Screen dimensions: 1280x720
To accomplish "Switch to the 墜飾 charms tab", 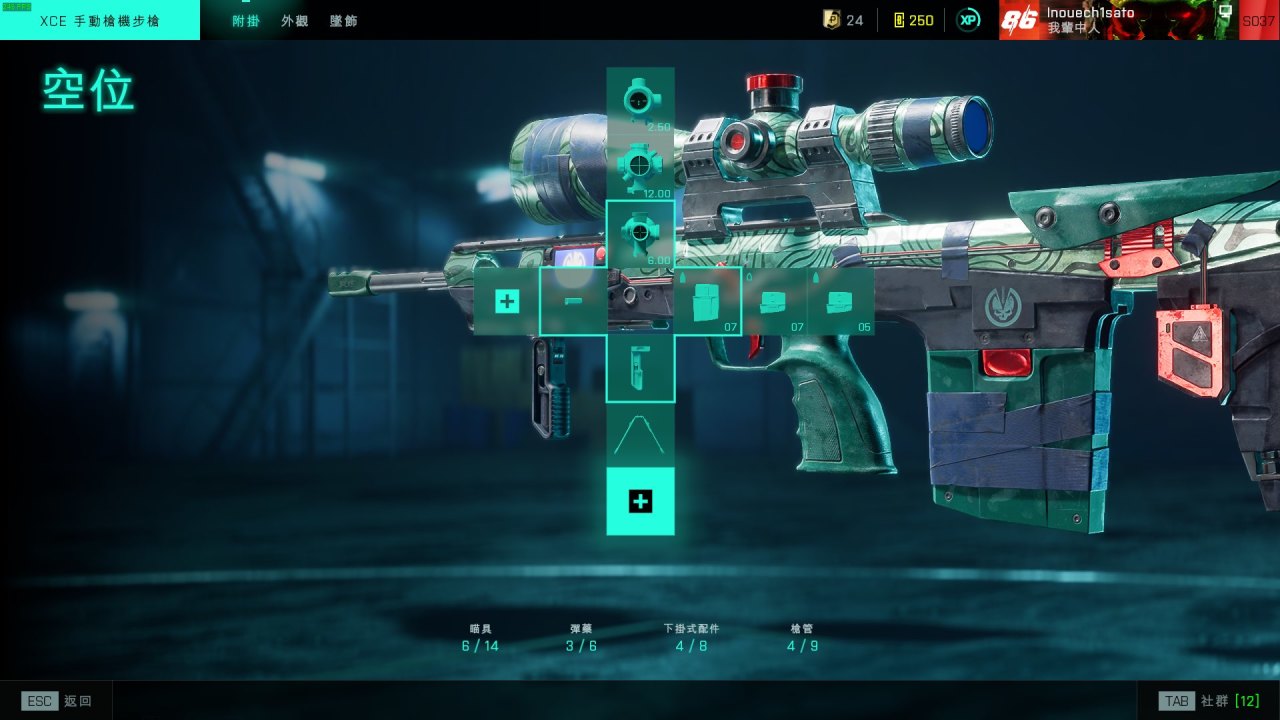I will [x=343, y=20].
